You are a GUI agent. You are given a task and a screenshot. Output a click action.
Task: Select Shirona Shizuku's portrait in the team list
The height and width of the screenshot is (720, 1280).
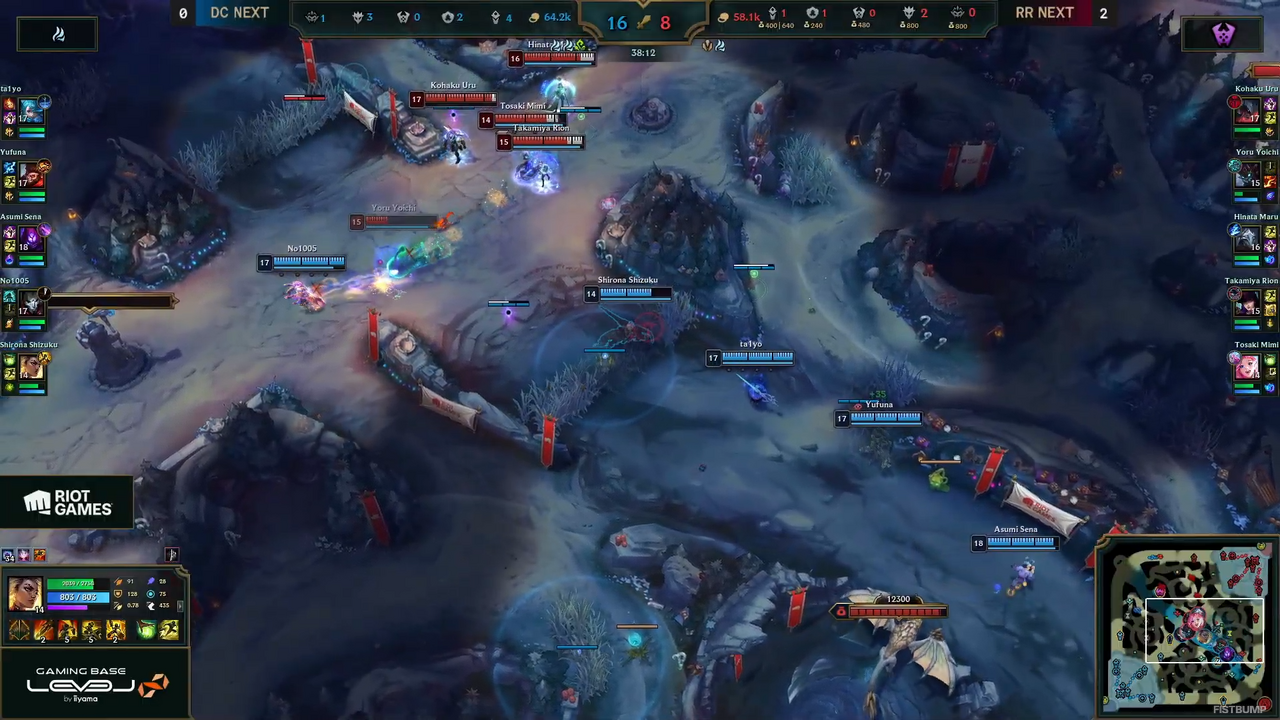(31, 367)
